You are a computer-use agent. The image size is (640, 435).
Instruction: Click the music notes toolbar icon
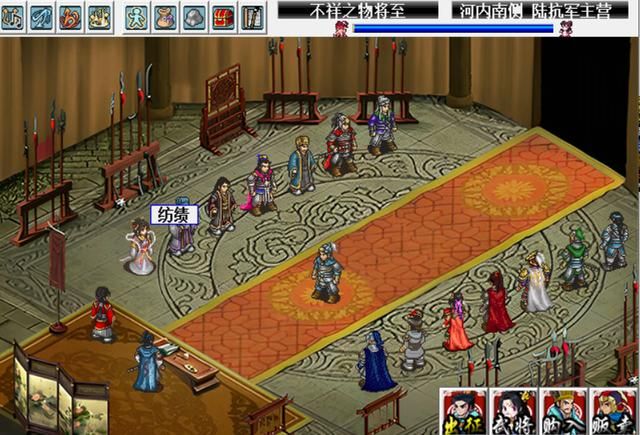[x=13, y=16]
